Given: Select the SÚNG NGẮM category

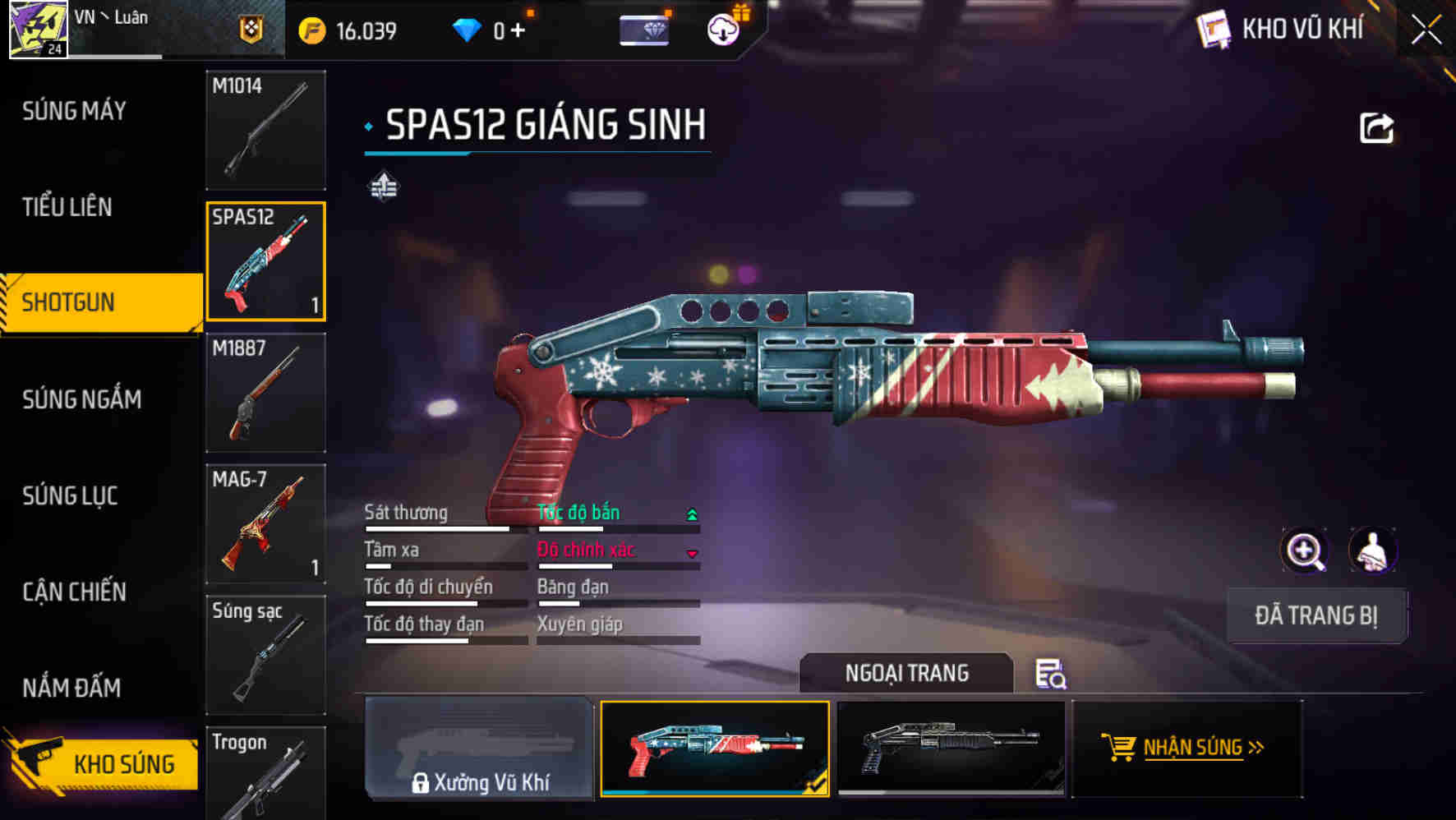Looking at the screenshot, I should pyautogui.click(x=81, y=399).
